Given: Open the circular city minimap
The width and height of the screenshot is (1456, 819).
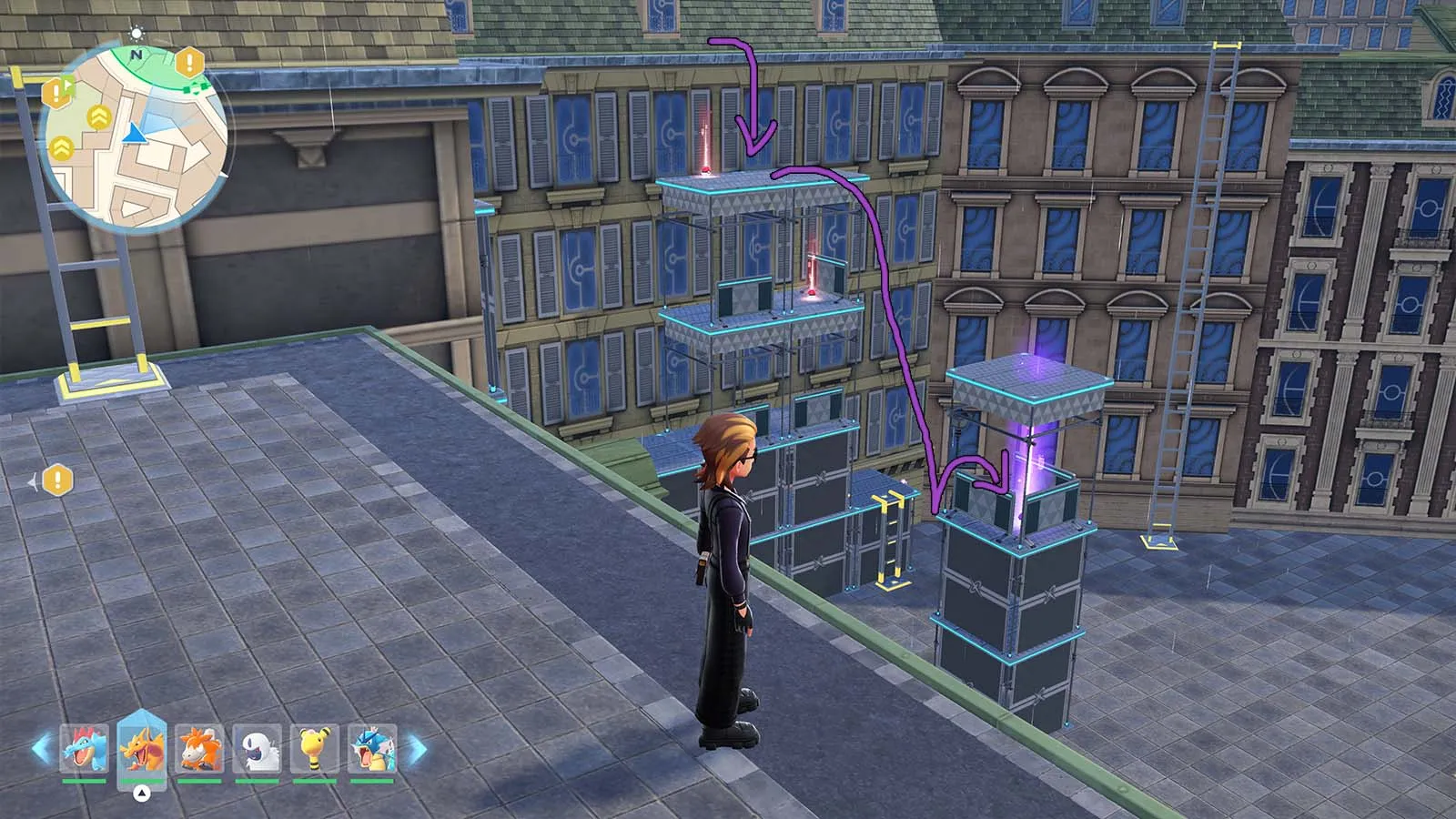Looking at the screenshot, I should click(135, 138).
